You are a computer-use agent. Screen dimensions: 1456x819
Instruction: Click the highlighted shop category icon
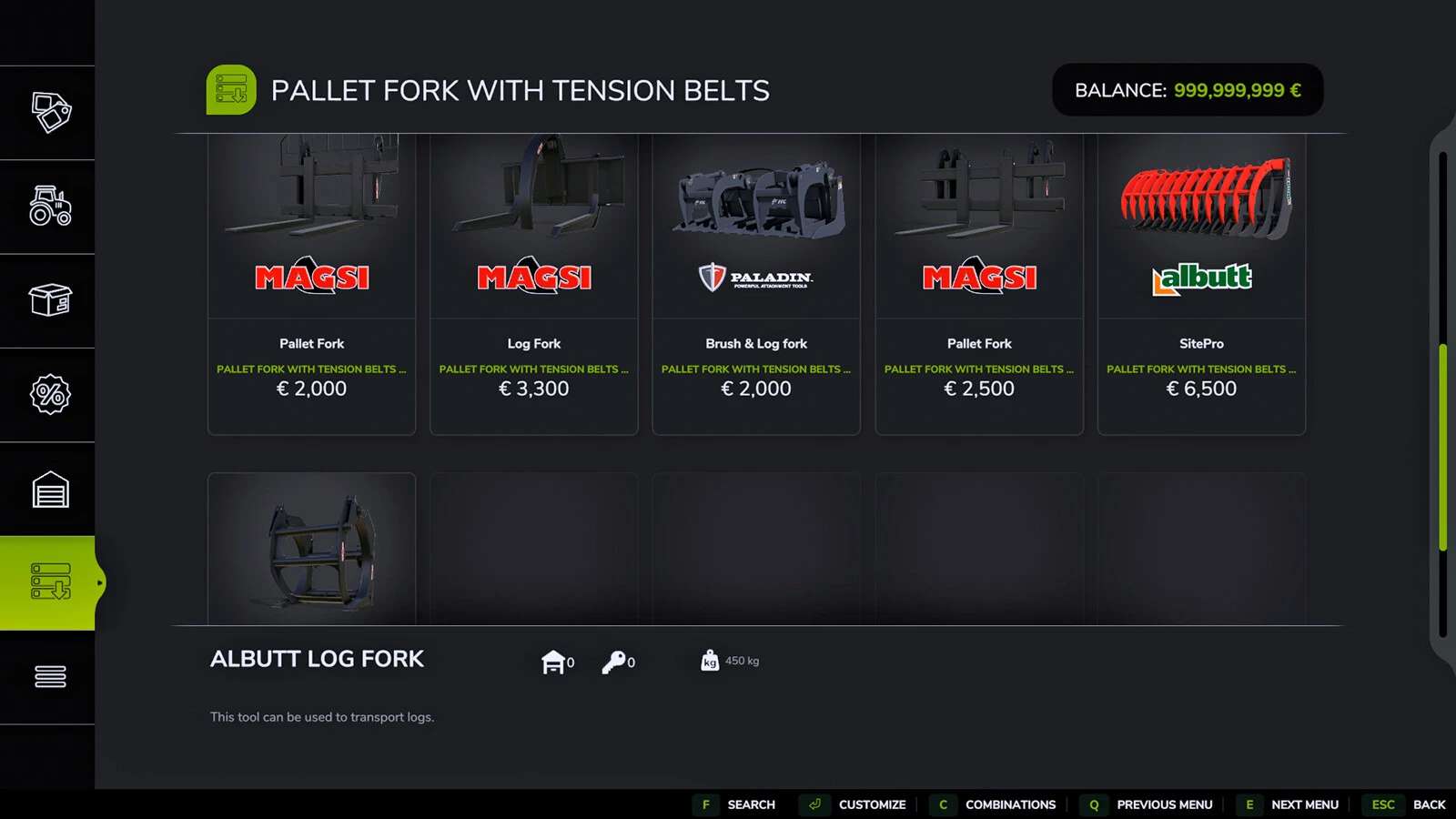point(48,583)
